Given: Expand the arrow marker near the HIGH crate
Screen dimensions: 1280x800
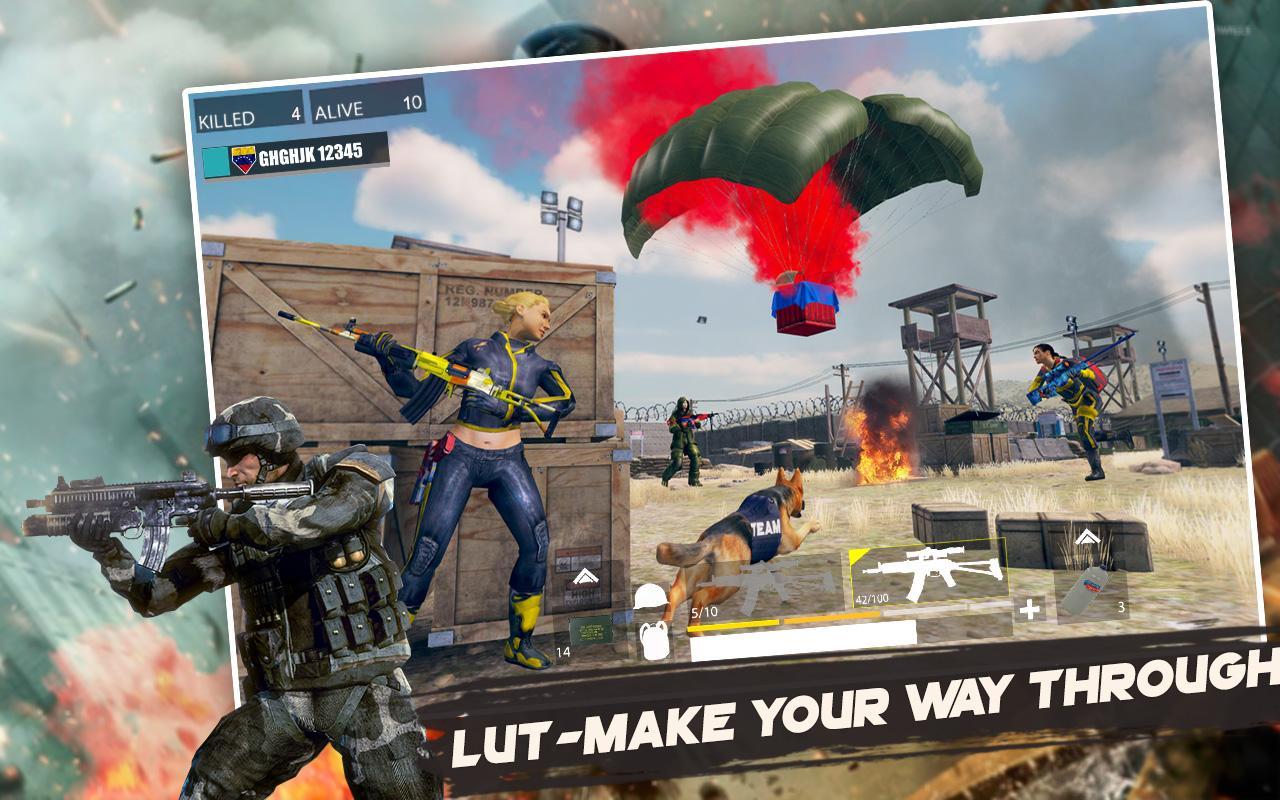Looking at the screenshot, I should 585,576.
